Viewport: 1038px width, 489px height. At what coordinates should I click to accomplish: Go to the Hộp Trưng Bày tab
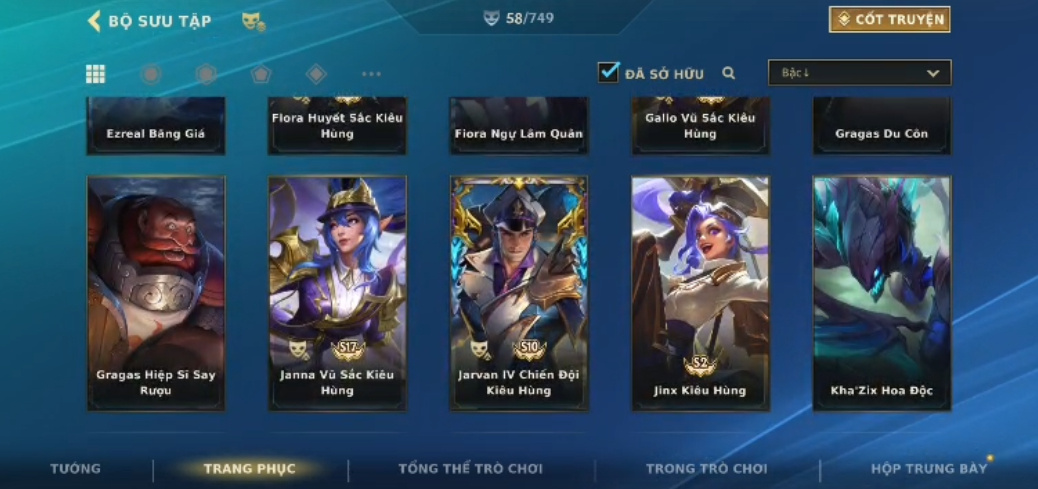(x=928, y=468)
